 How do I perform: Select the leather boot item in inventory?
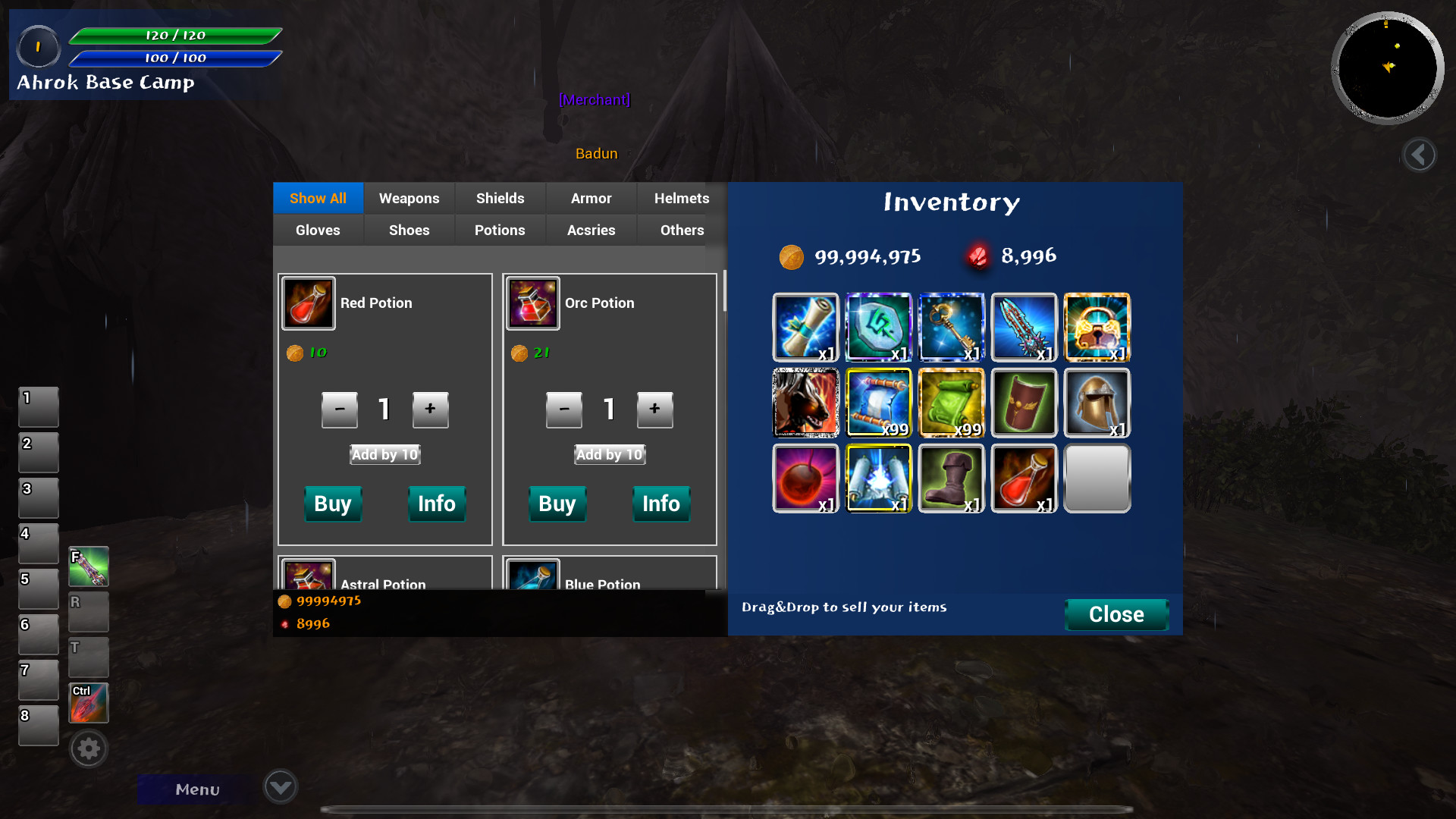951,479
